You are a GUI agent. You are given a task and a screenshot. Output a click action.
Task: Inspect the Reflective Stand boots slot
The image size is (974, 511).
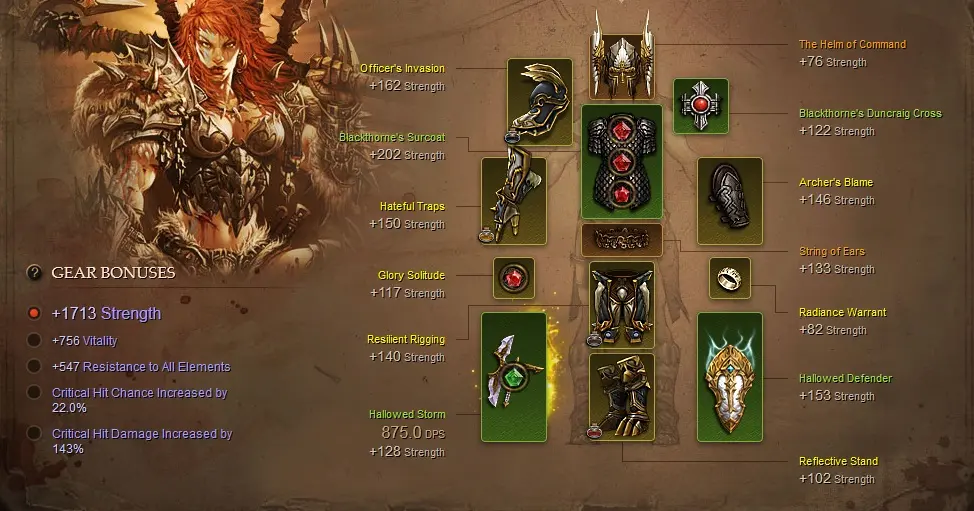click(x=621, y=395)
